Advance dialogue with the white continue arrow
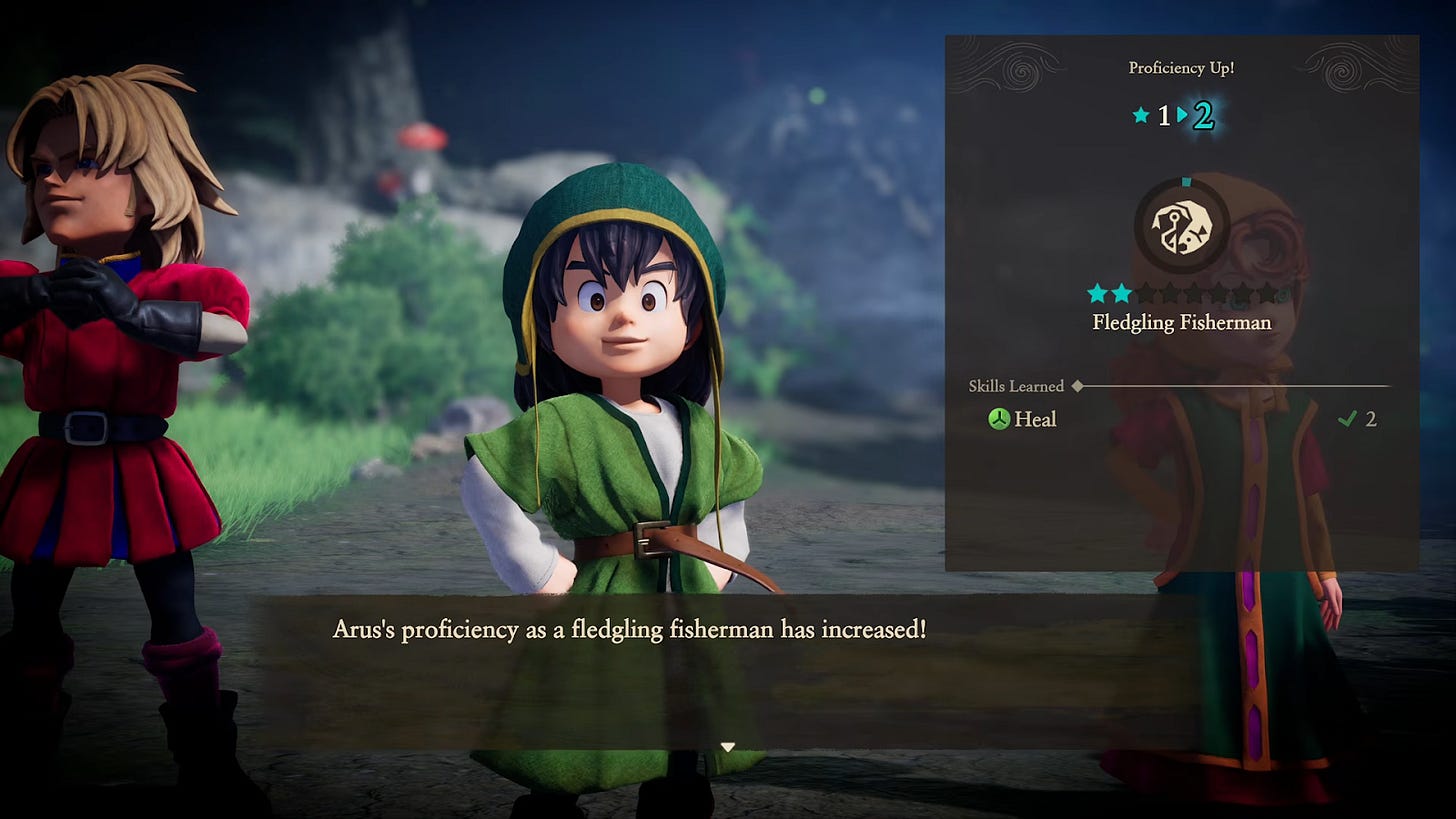This screenshot has width=1456, height=819. (x=728, y=747)
